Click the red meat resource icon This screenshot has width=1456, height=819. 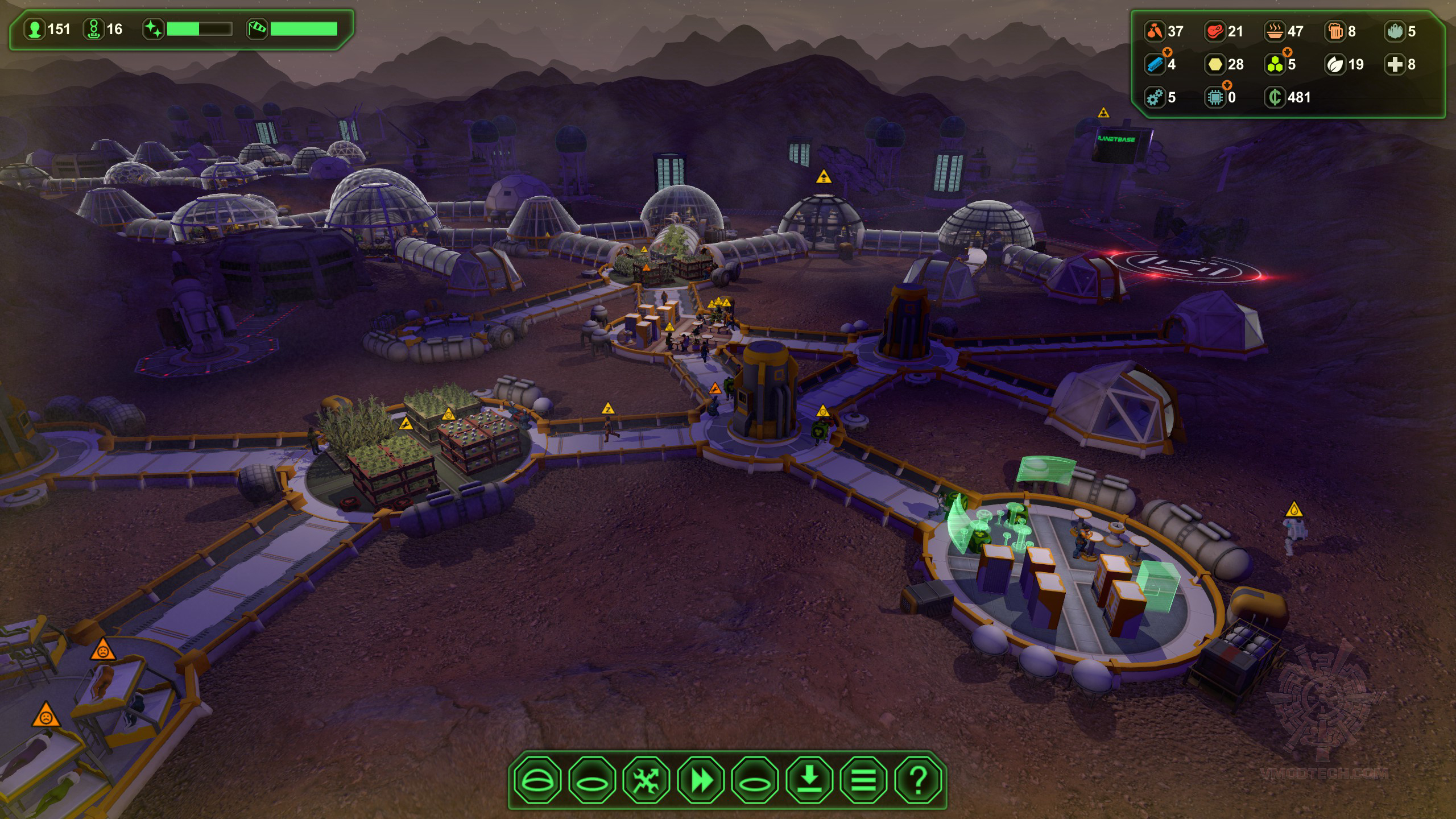pos(1214,31)
